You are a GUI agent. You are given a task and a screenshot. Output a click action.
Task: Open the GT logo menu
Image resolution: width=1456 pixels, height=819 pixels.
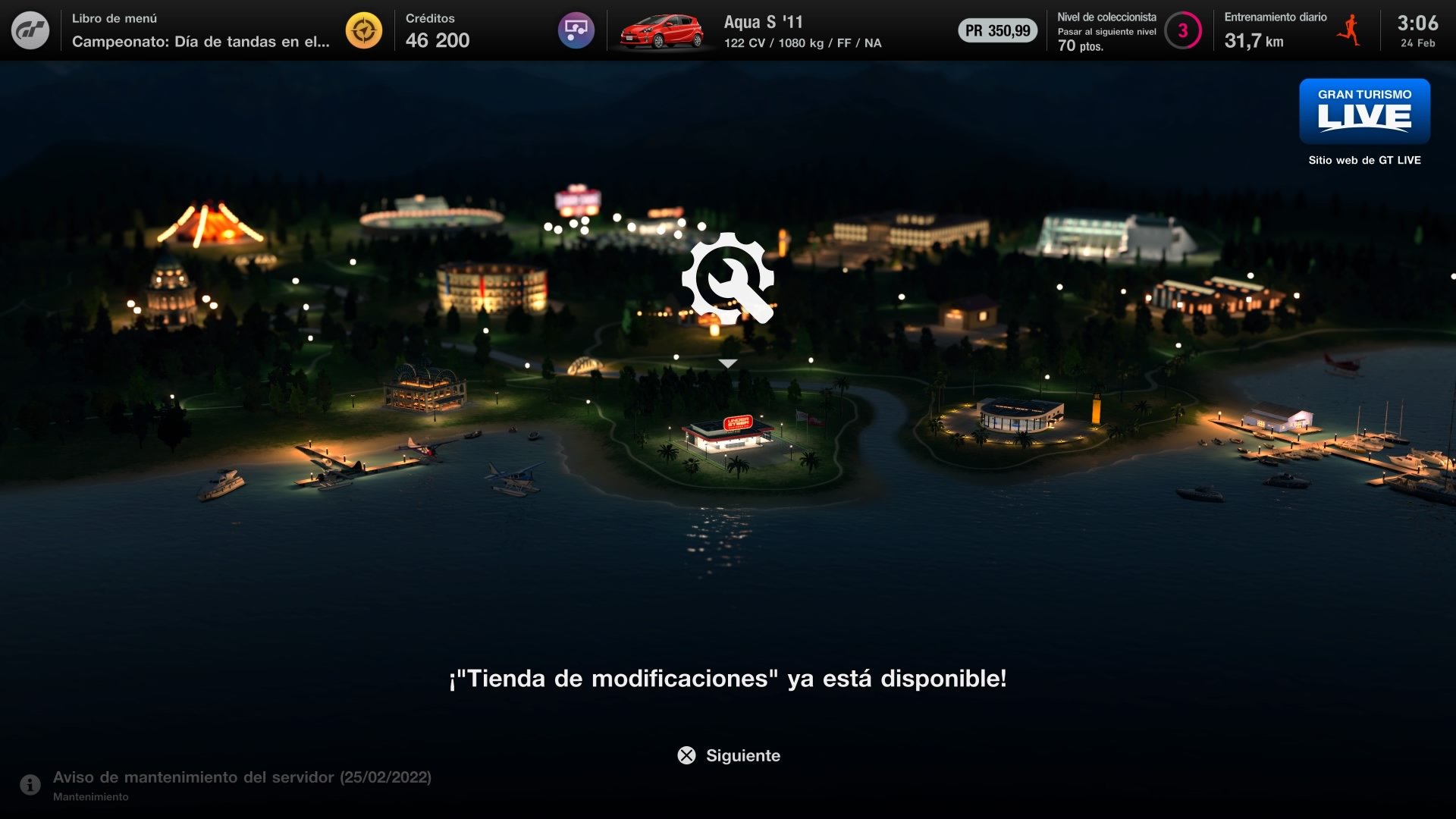(x=30, y=30)
